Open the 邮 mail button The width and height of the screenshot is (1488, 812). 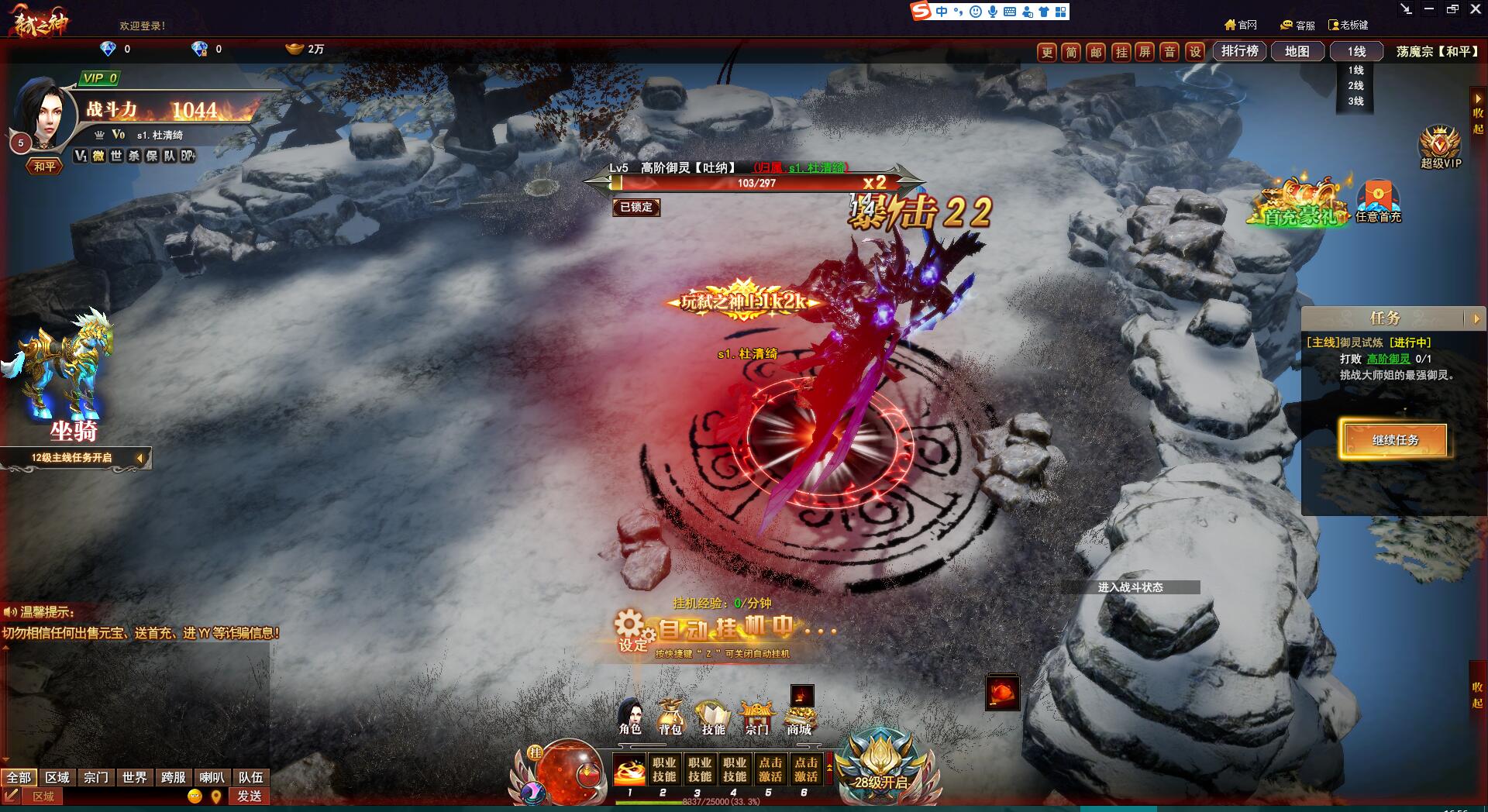1096,52
